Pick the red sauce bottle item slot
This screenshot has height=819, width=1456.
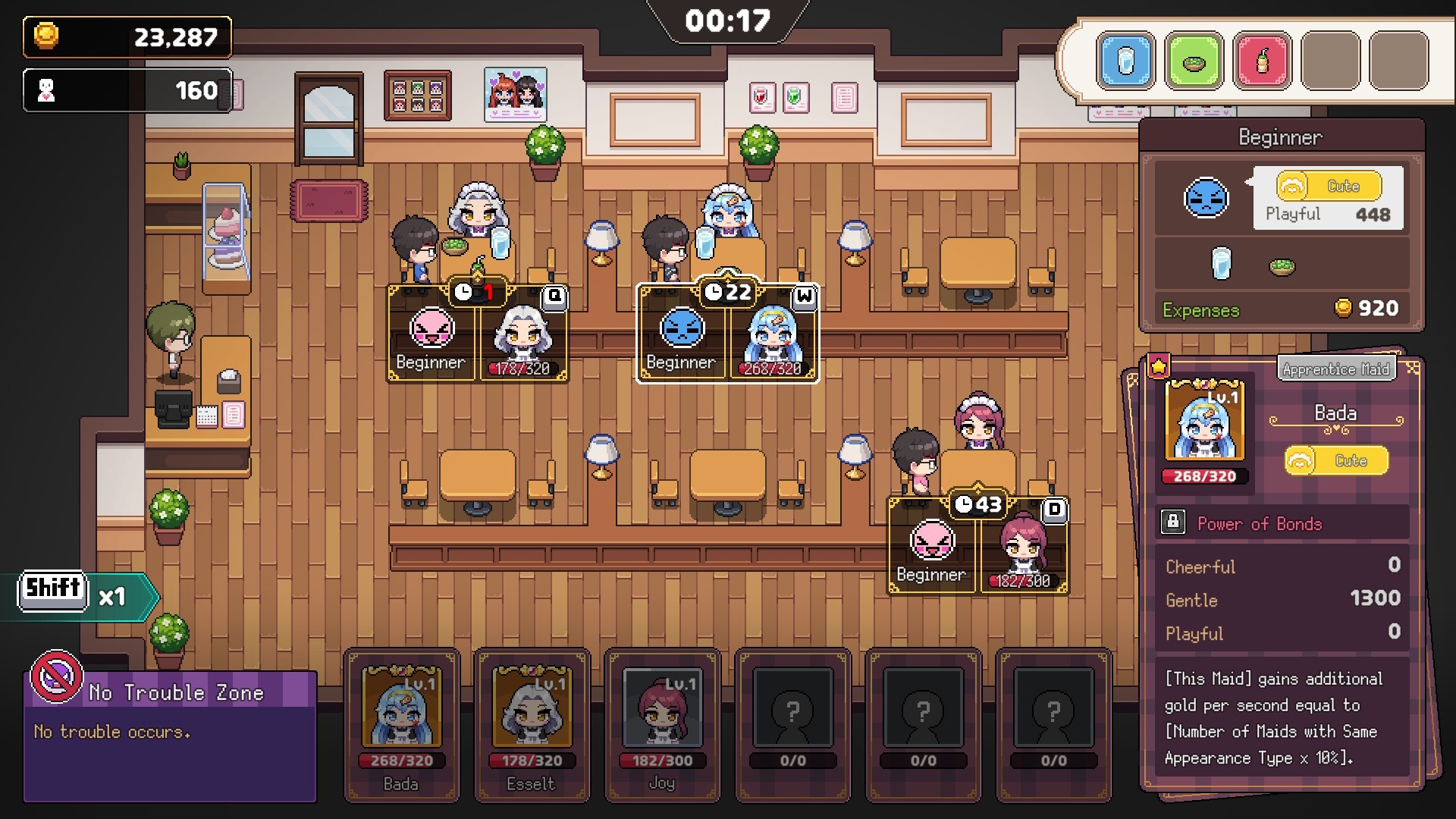[x=1262, y=61]
